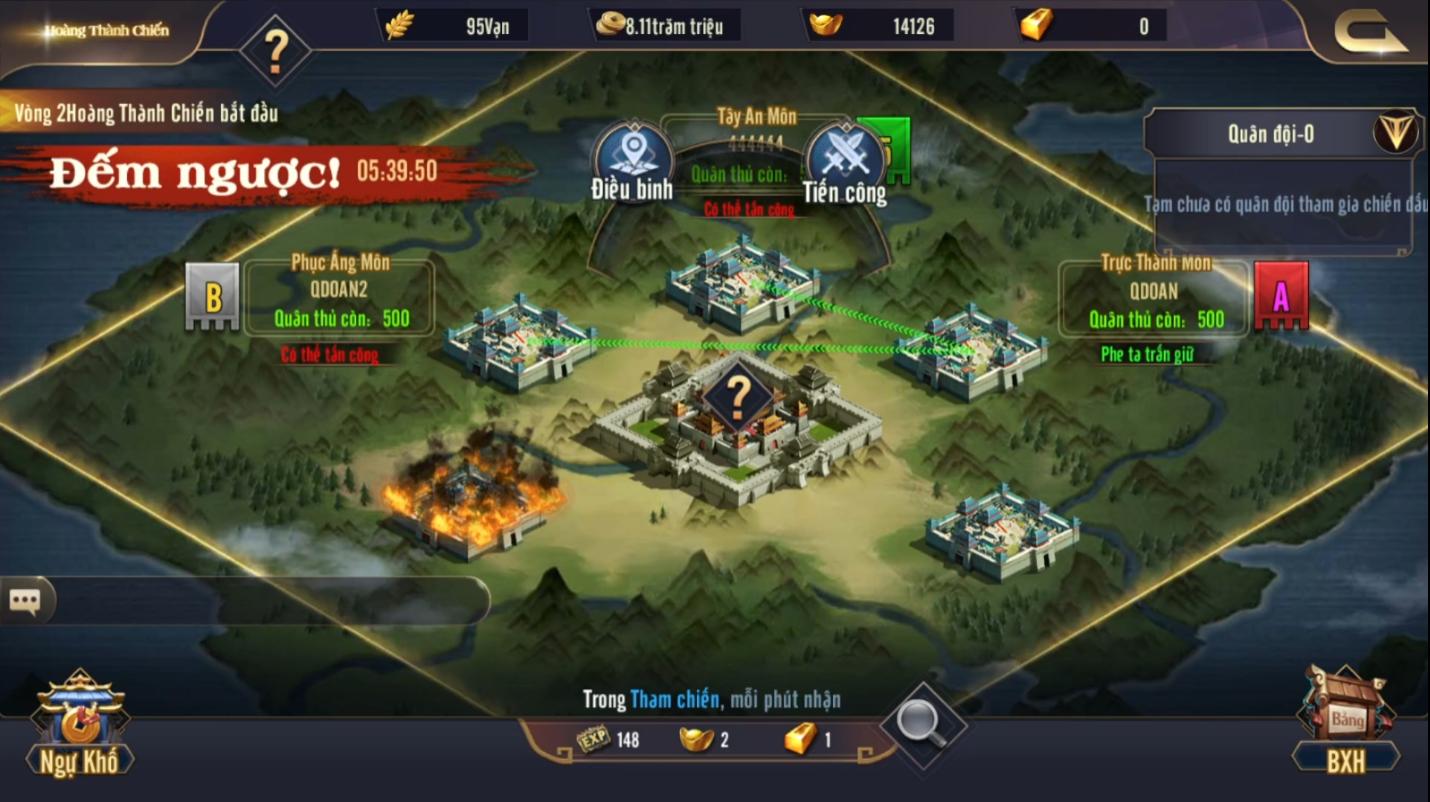
Task: Click the golden wheat resource icon
Action: pos(399,24)
